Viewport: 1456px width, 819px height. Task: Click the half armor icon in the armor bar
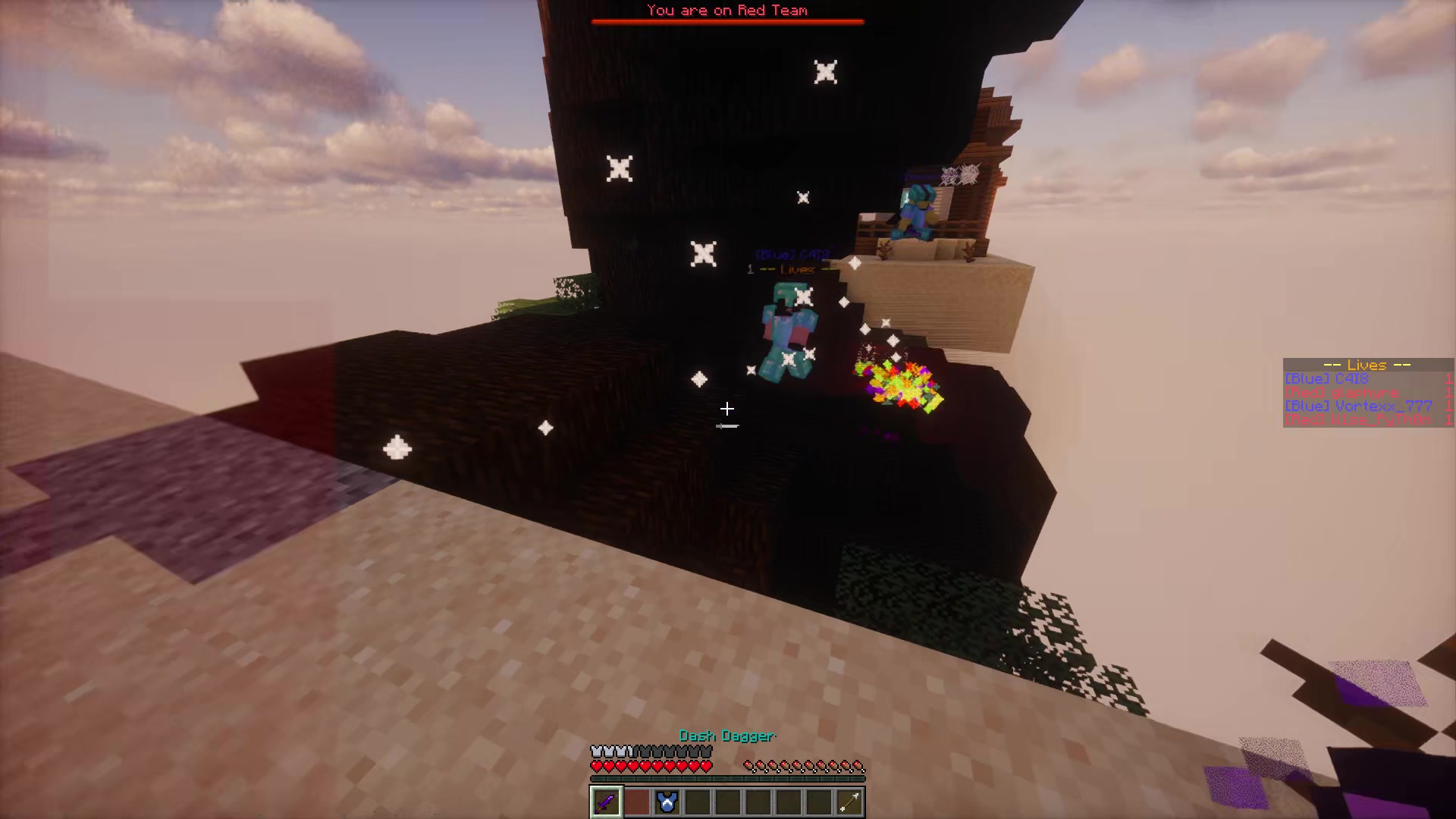point(629,750)
